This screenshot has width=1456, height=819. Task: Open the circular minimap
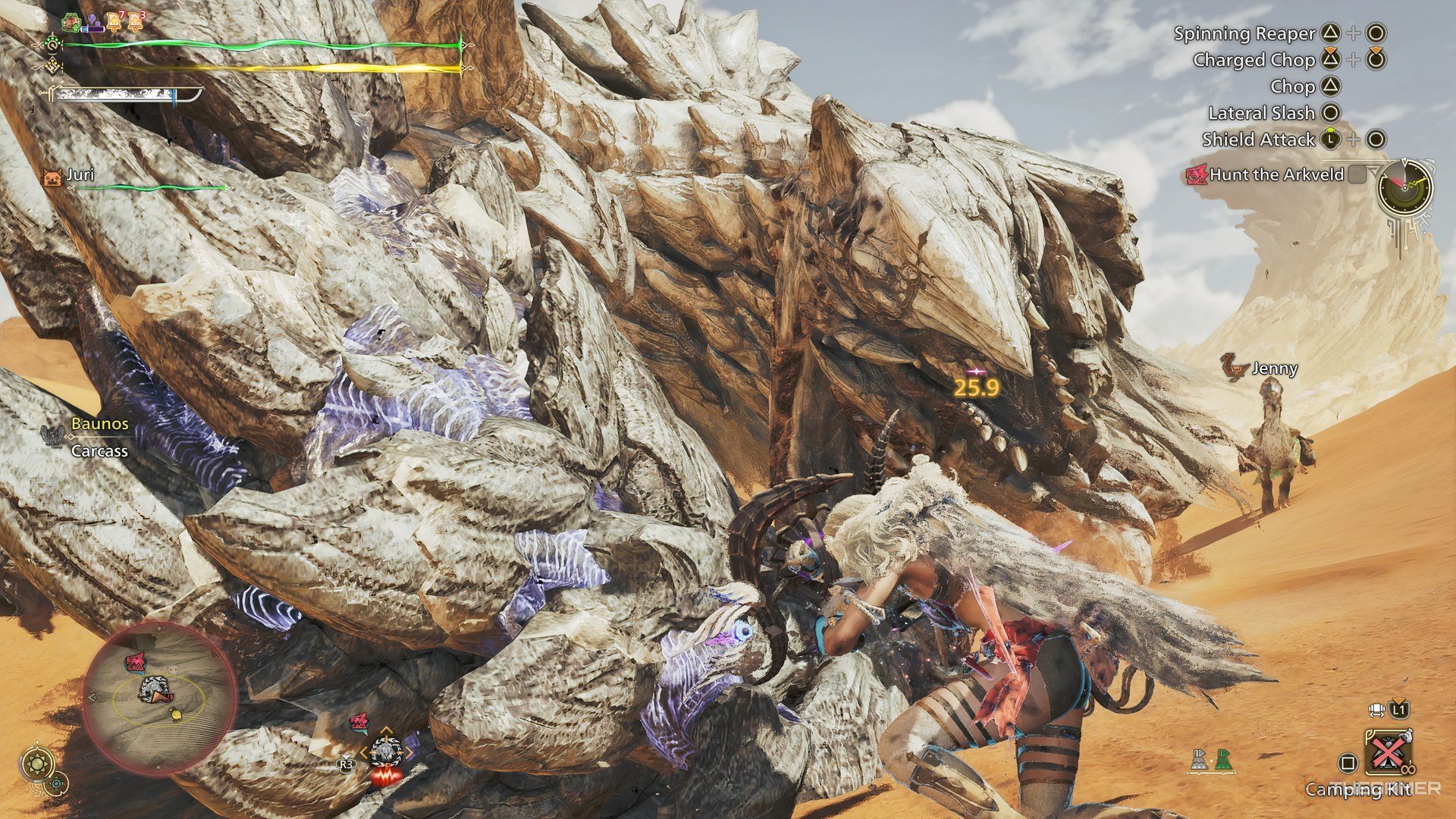click(159, 699)
